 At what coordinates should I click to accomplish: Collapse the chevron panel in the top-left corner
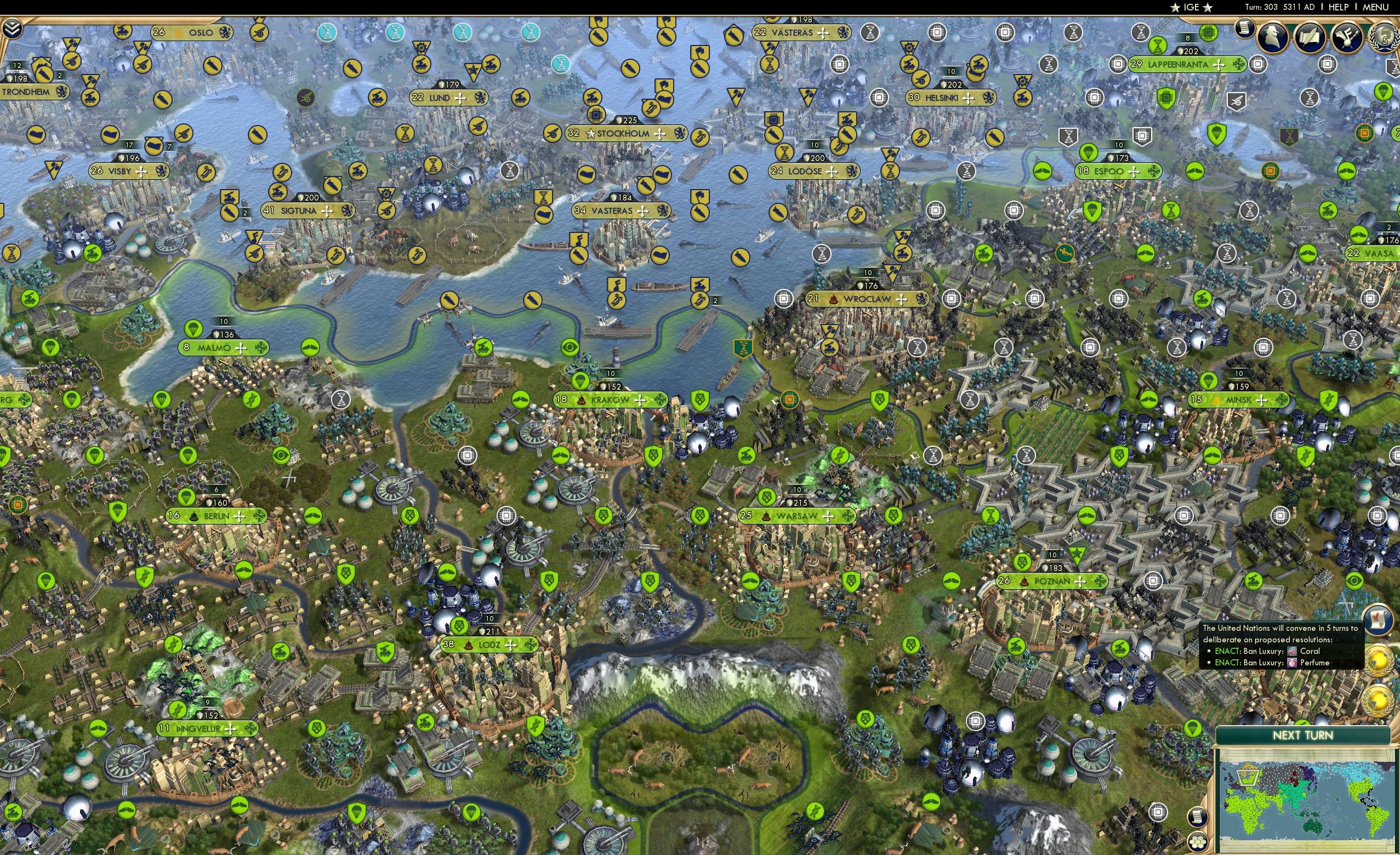(x=13, y=27)
